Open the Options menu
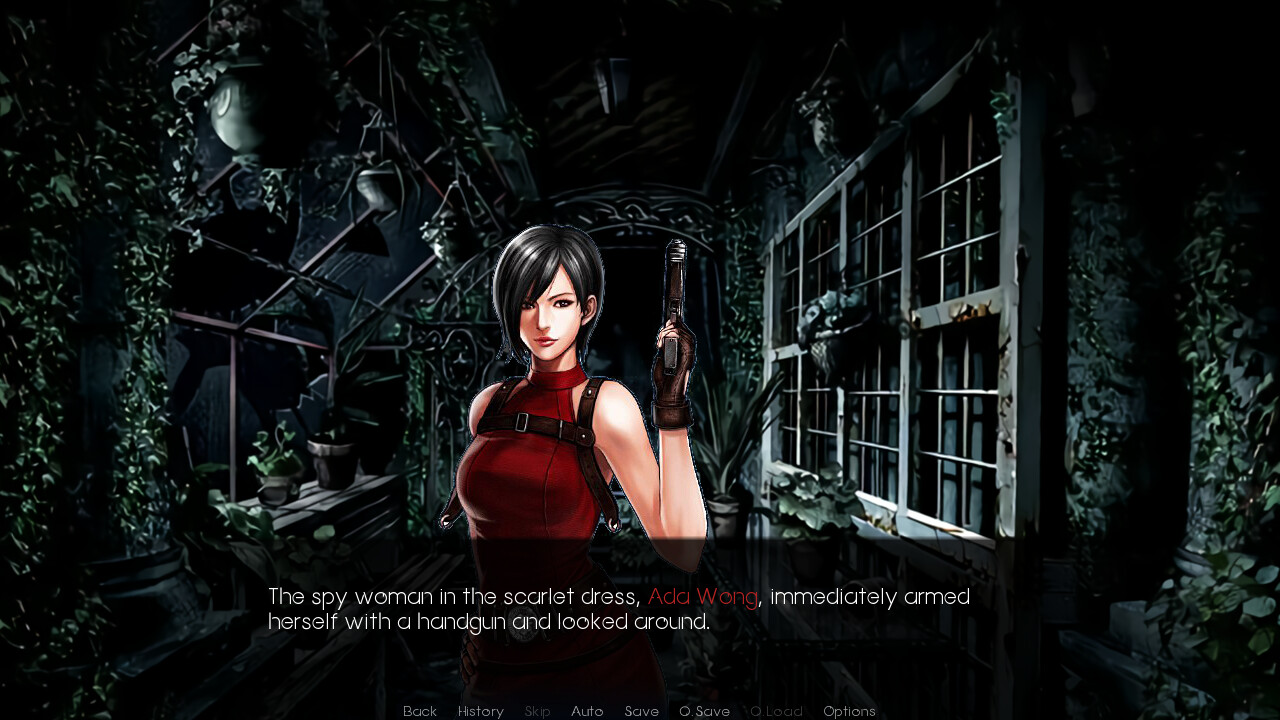This screenshot has width=1280, height=720. click(849, 711)
